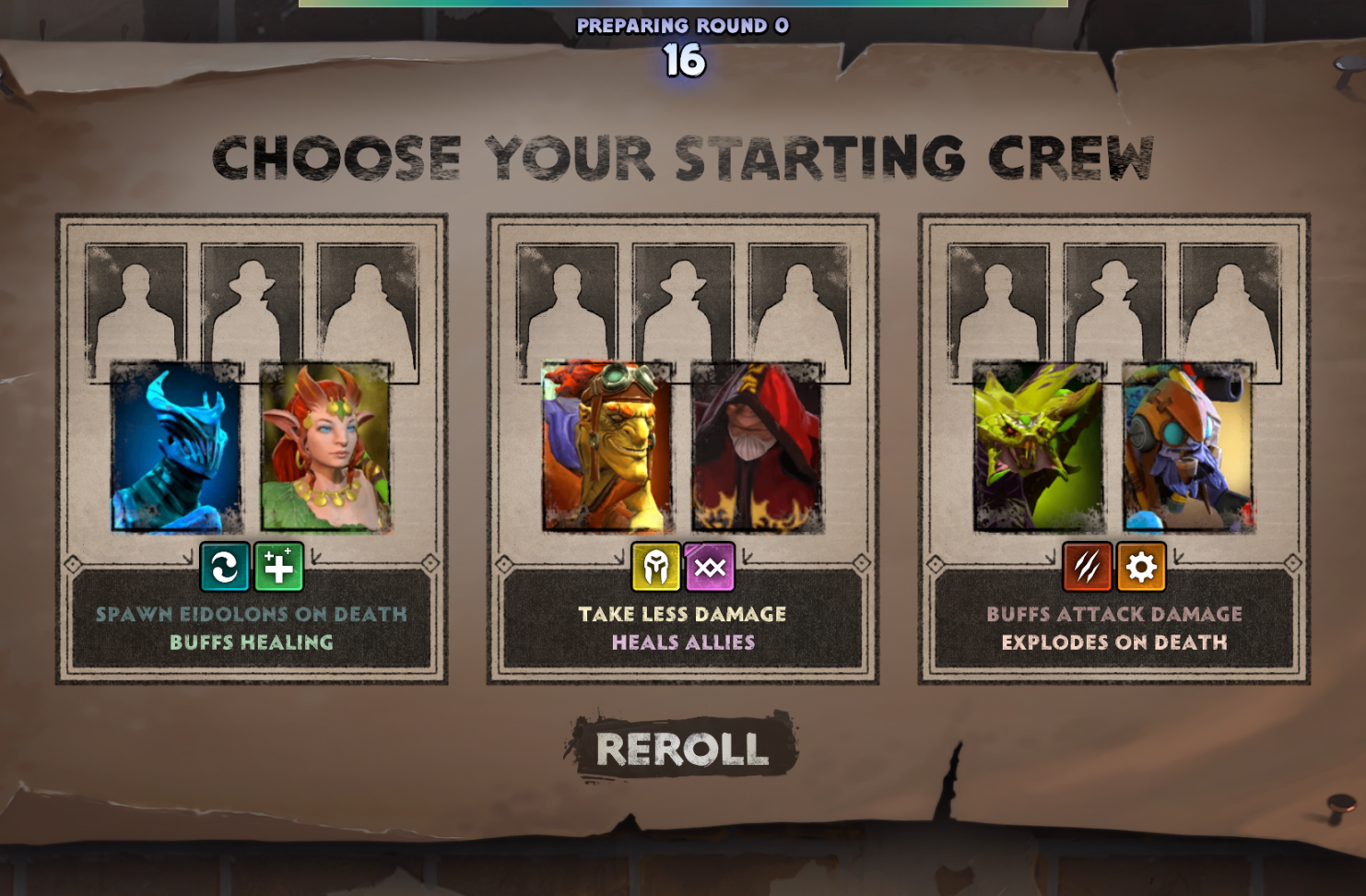Pick the orange-helmeted bearded engineer portrait
Viewport: 1366px width, 896px height.
pyautogui.click(x=1187, y=448)
